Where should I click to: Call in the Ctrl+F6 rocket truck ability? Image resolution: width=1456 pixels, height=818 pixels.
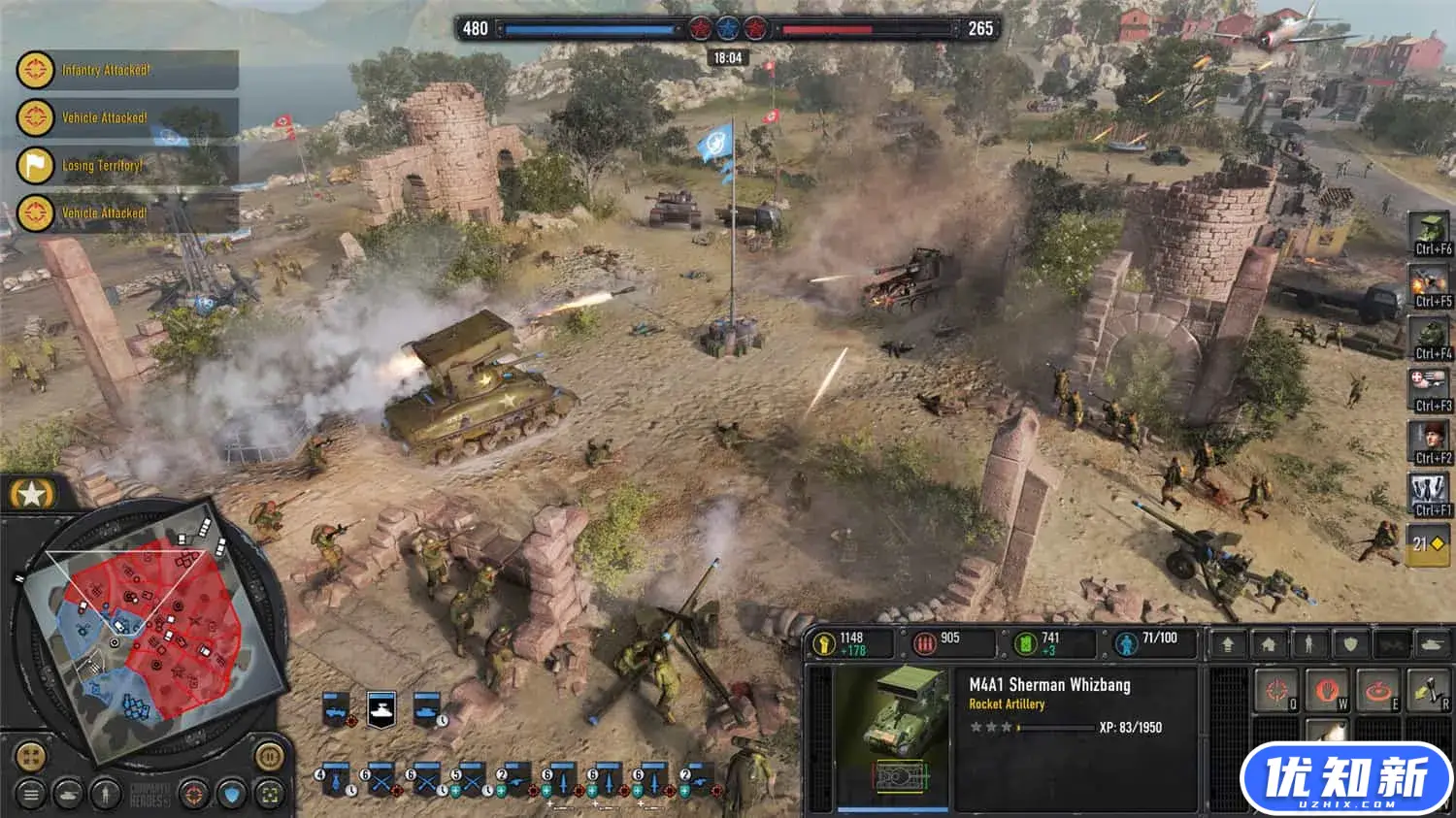(x=1430, y=233)
